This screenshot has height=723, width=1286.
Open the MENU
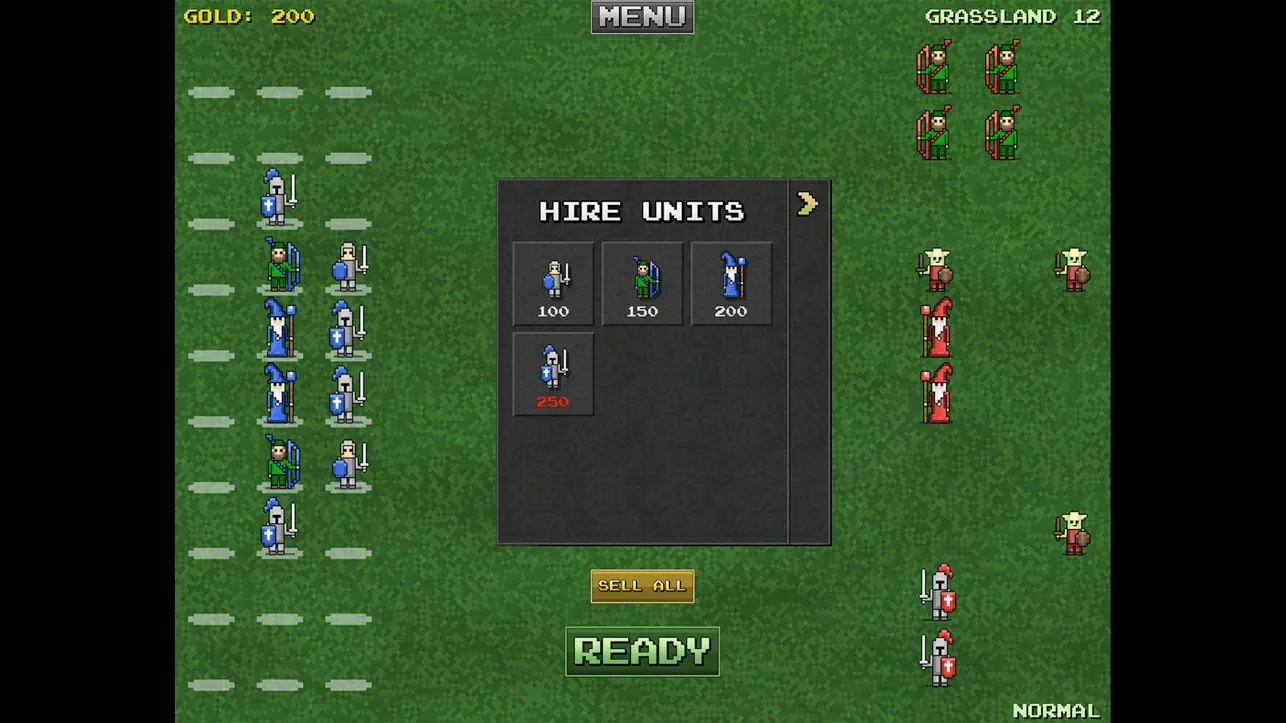[642, 16]
